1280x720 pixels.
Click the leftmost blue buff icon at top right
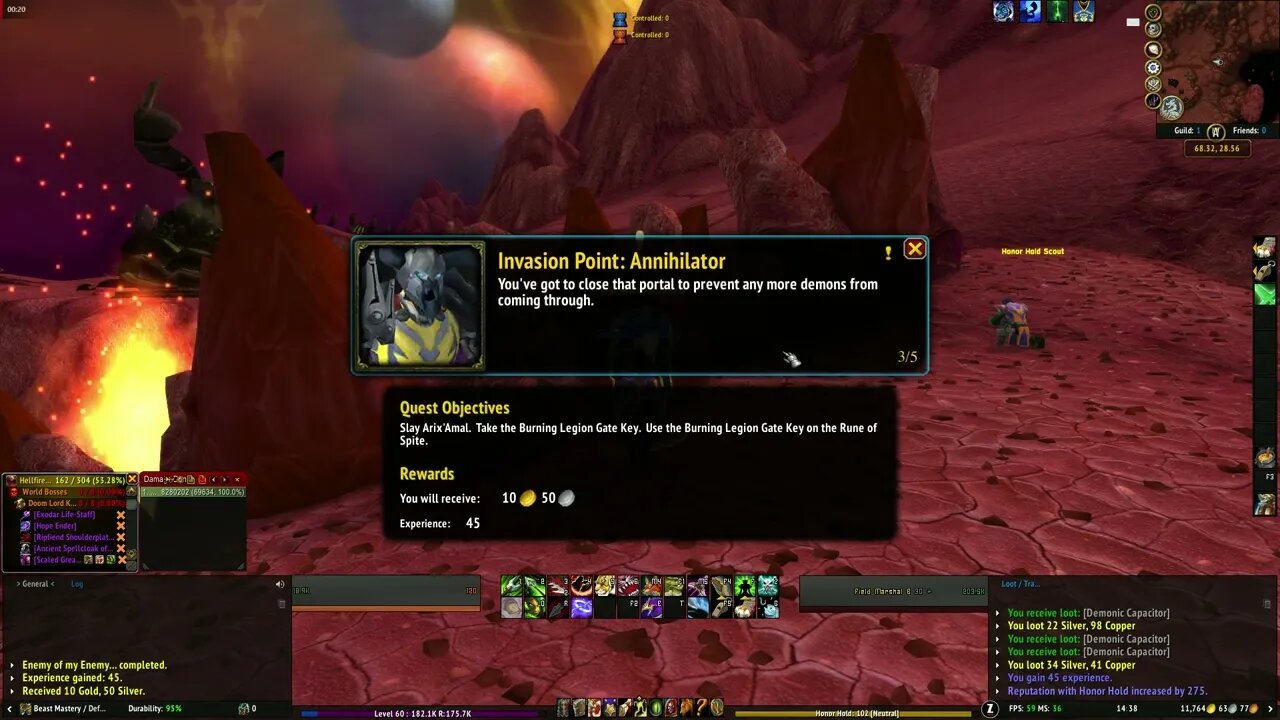point(1003,12)
